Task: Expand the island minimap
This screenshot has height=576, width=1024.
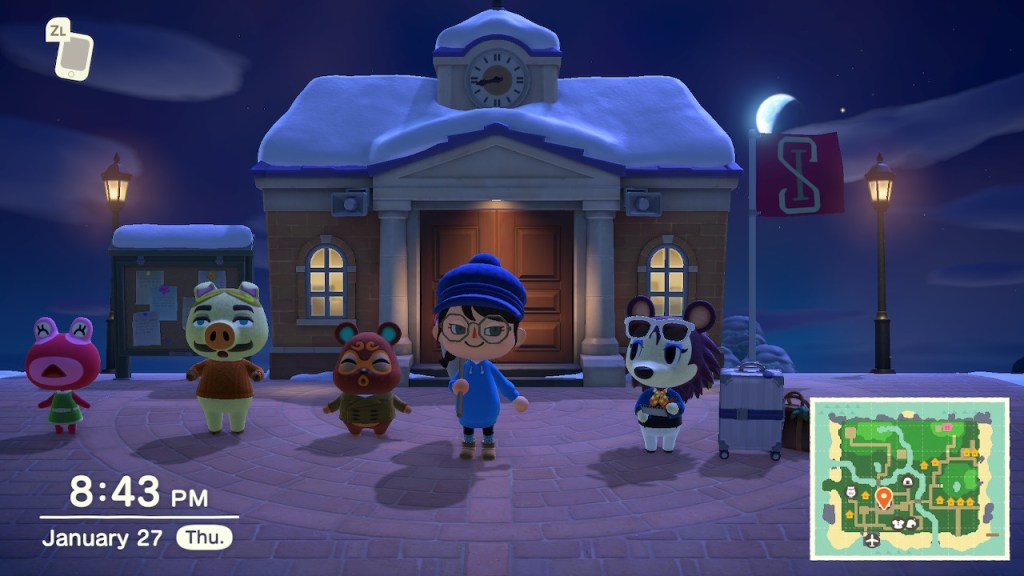Action: point(909,478)
